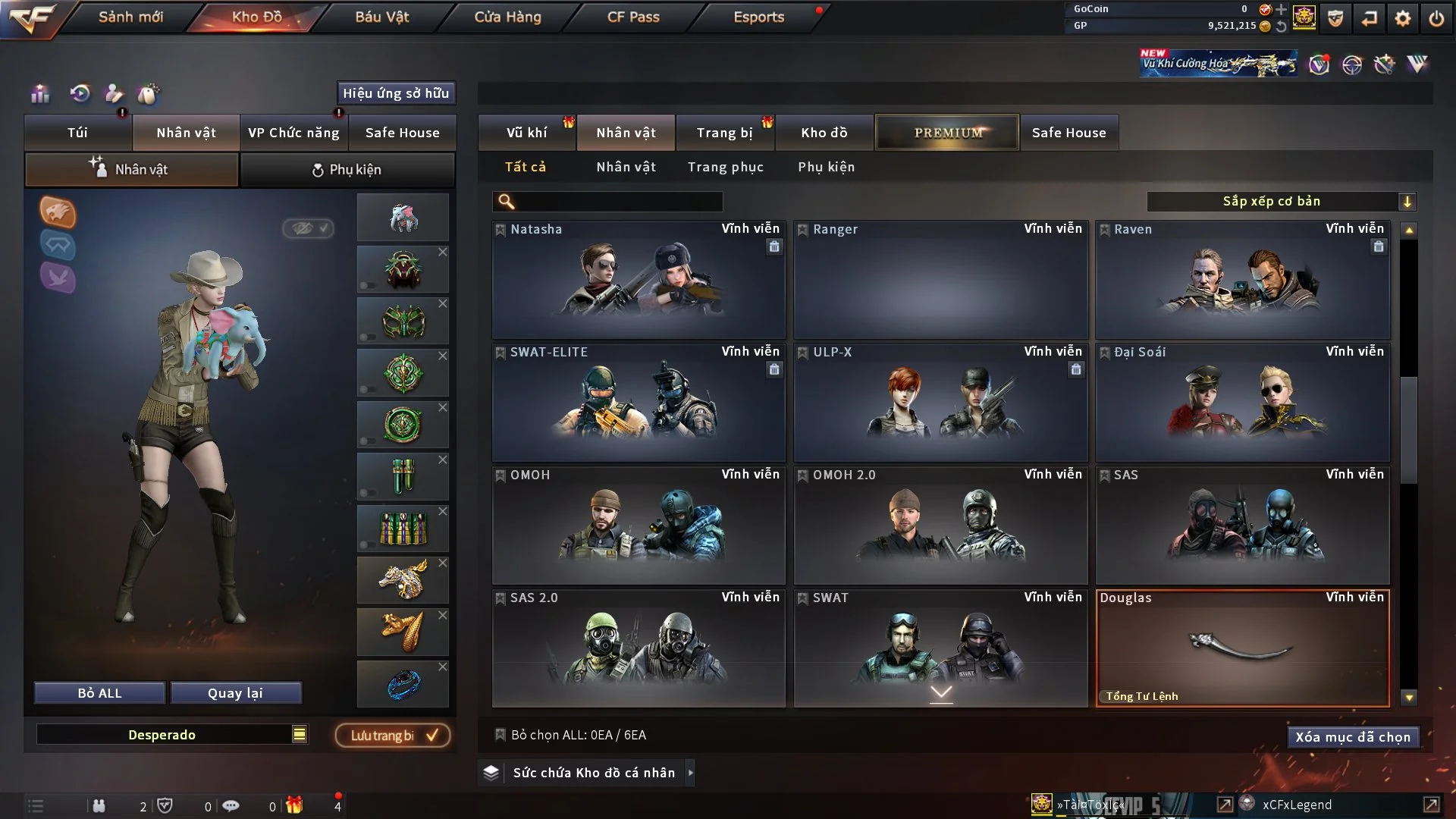Switch to the Vũ khí tab
The image size is (1456, 819).
[x=526, y=133]
